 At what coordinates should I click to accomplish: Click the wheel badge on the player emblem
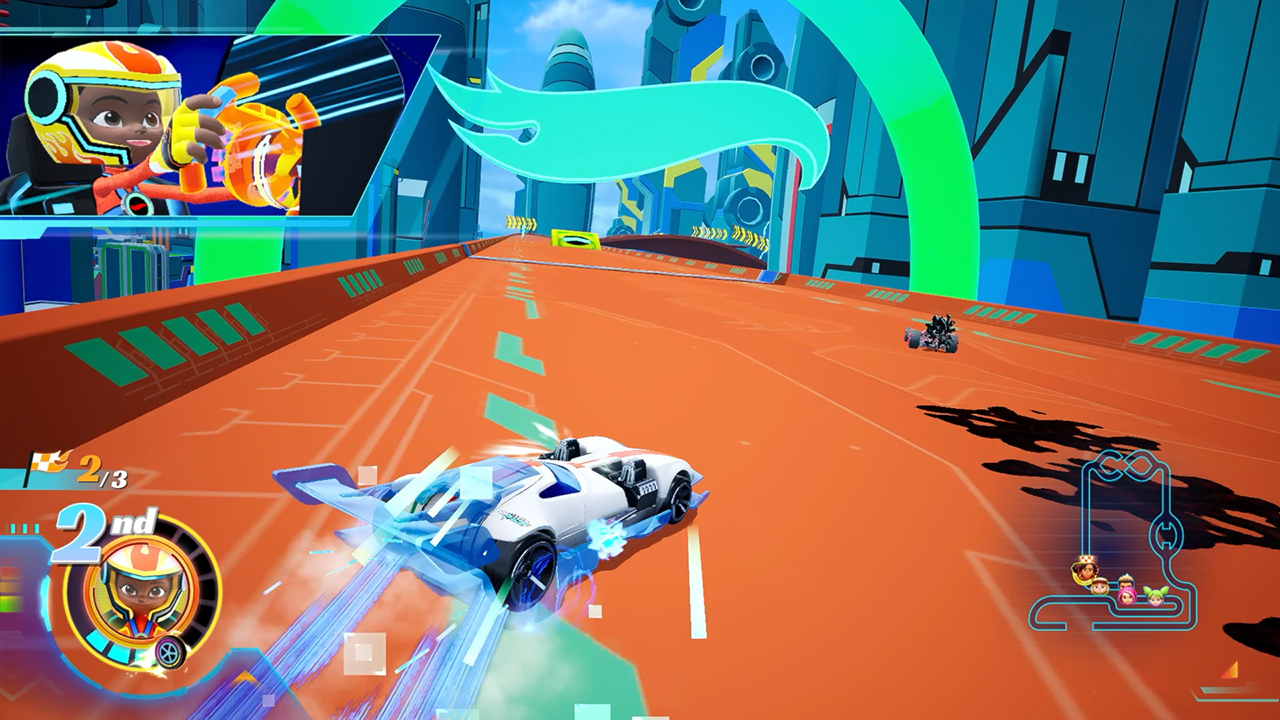170,651
